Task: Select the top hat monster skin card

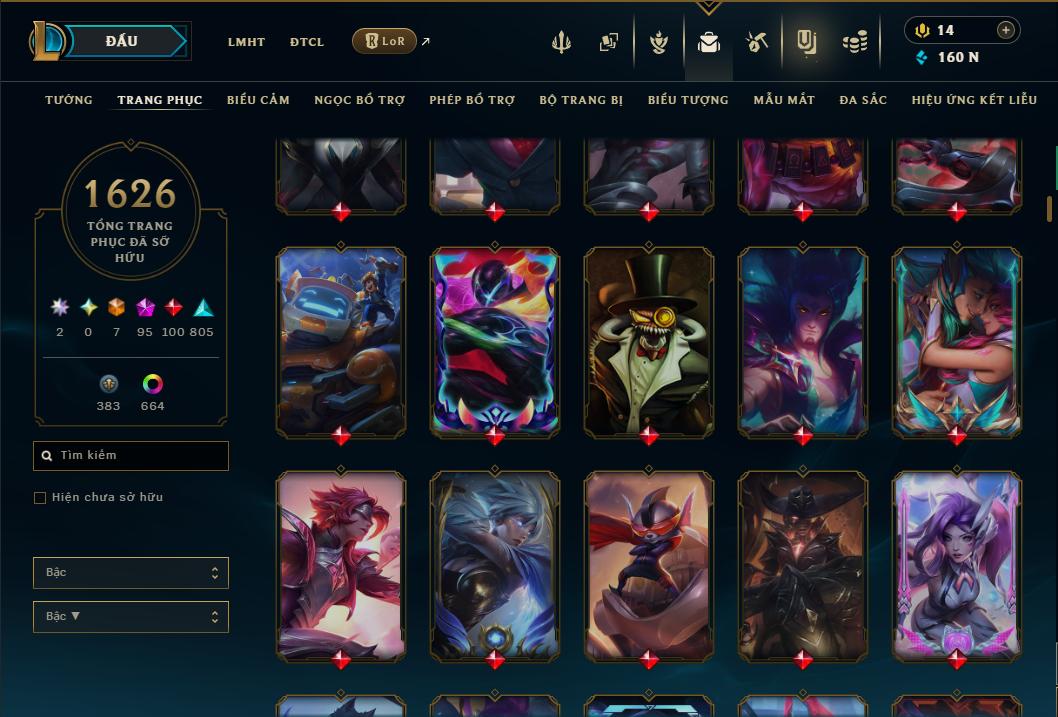Action: 649,342
